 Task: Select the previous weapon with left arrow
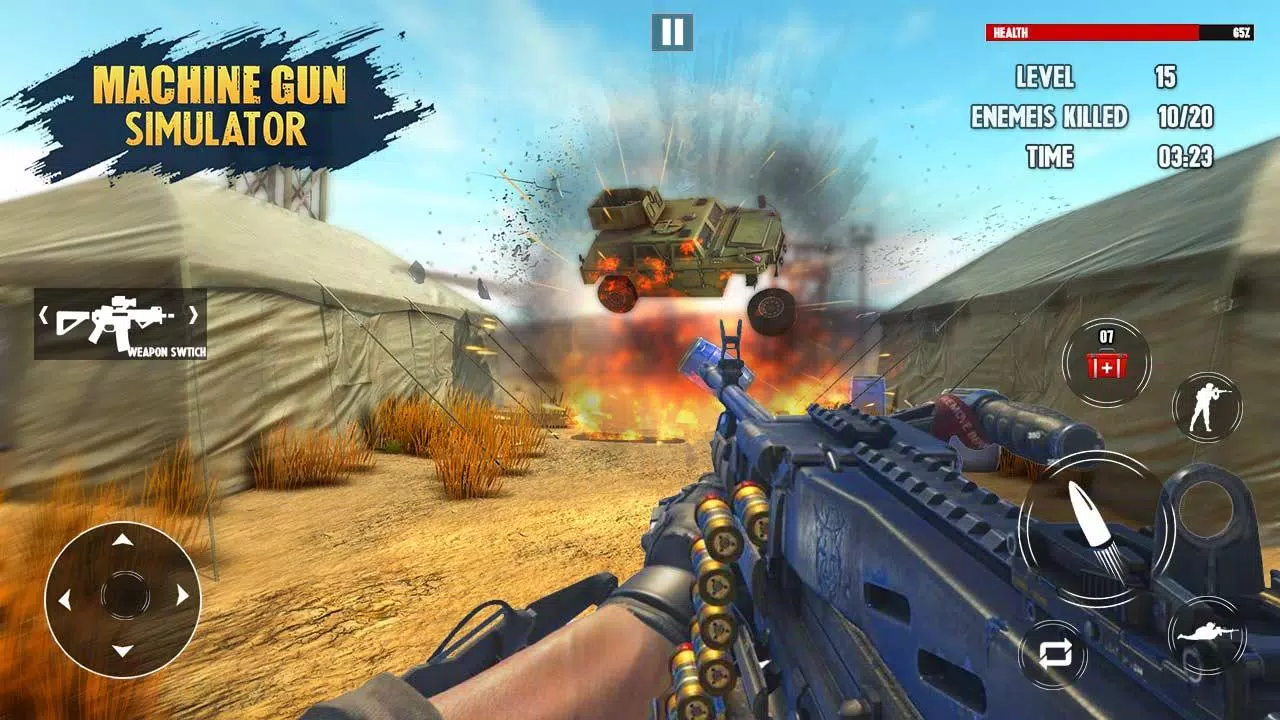[x=44, y=316]
